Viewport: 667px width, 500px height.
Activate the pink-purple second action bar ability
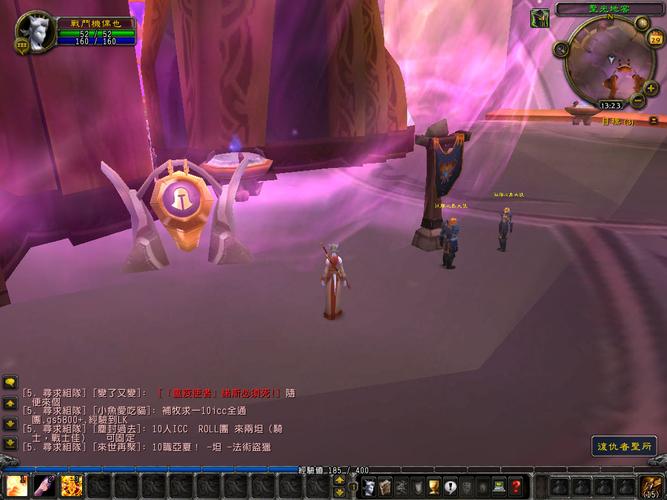click(x=44, y=487)
